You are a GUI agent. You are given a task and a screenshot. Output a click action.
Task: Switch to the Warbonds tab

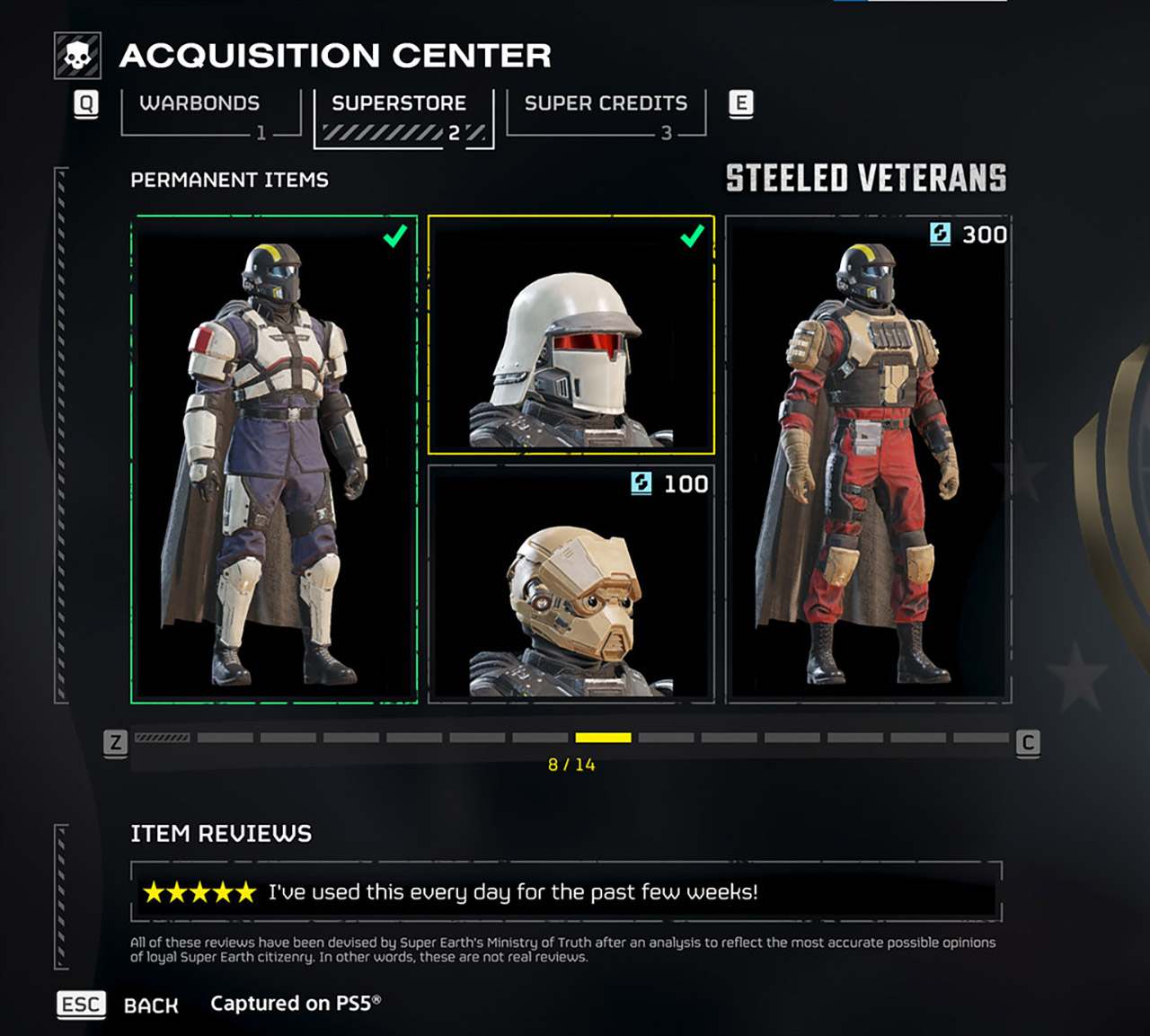(199, 103)
